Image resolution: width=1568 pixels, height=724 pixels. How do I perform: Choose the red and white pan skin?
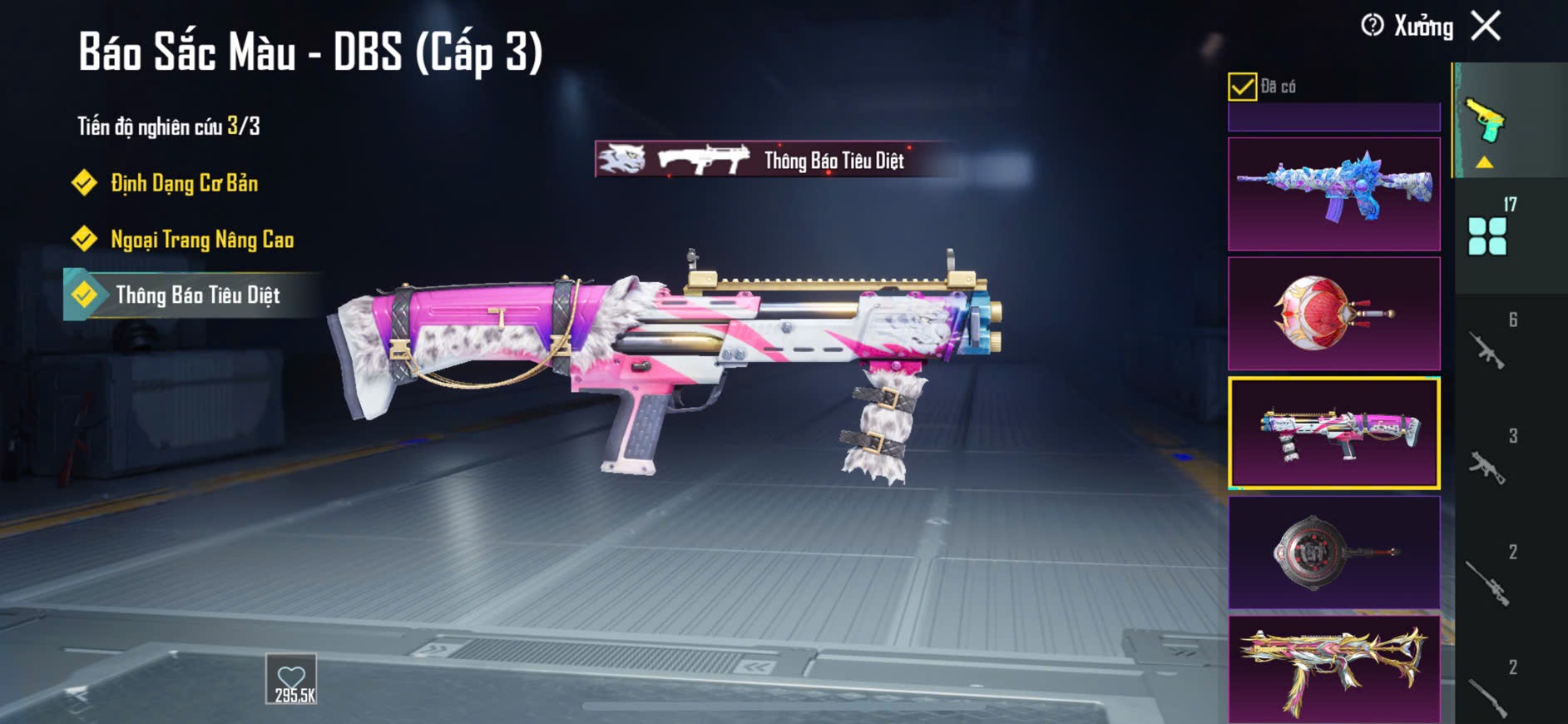coord(1333,314)
